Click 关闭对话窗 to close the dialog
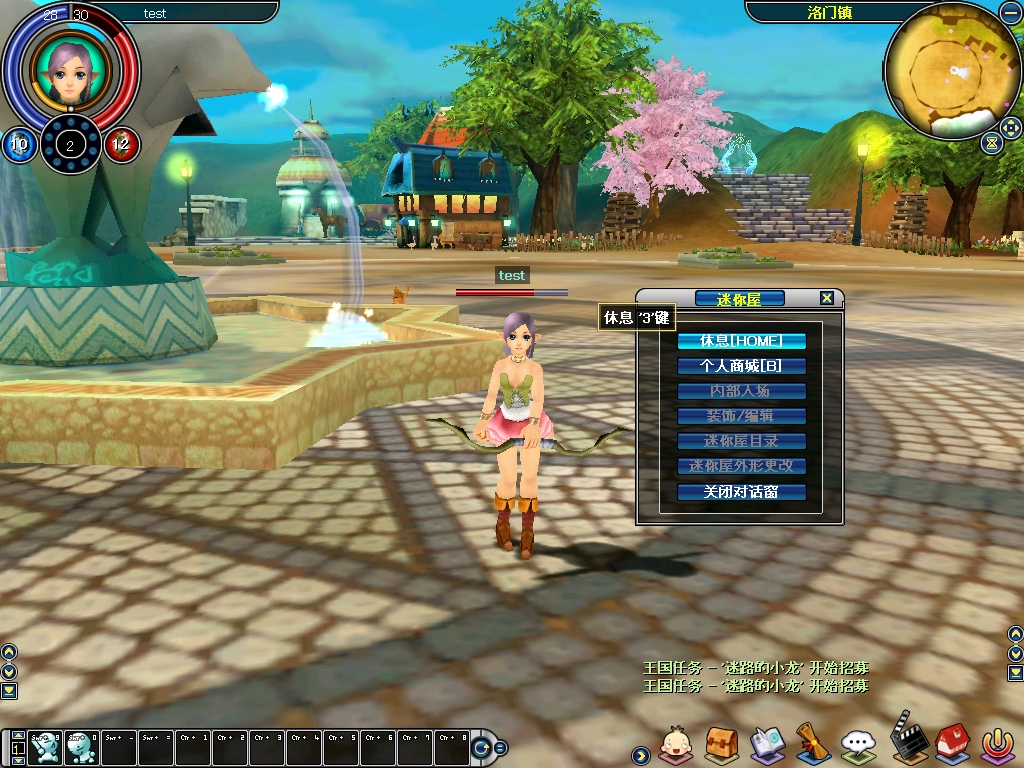The image size is (1024, 768). point(741,492)
